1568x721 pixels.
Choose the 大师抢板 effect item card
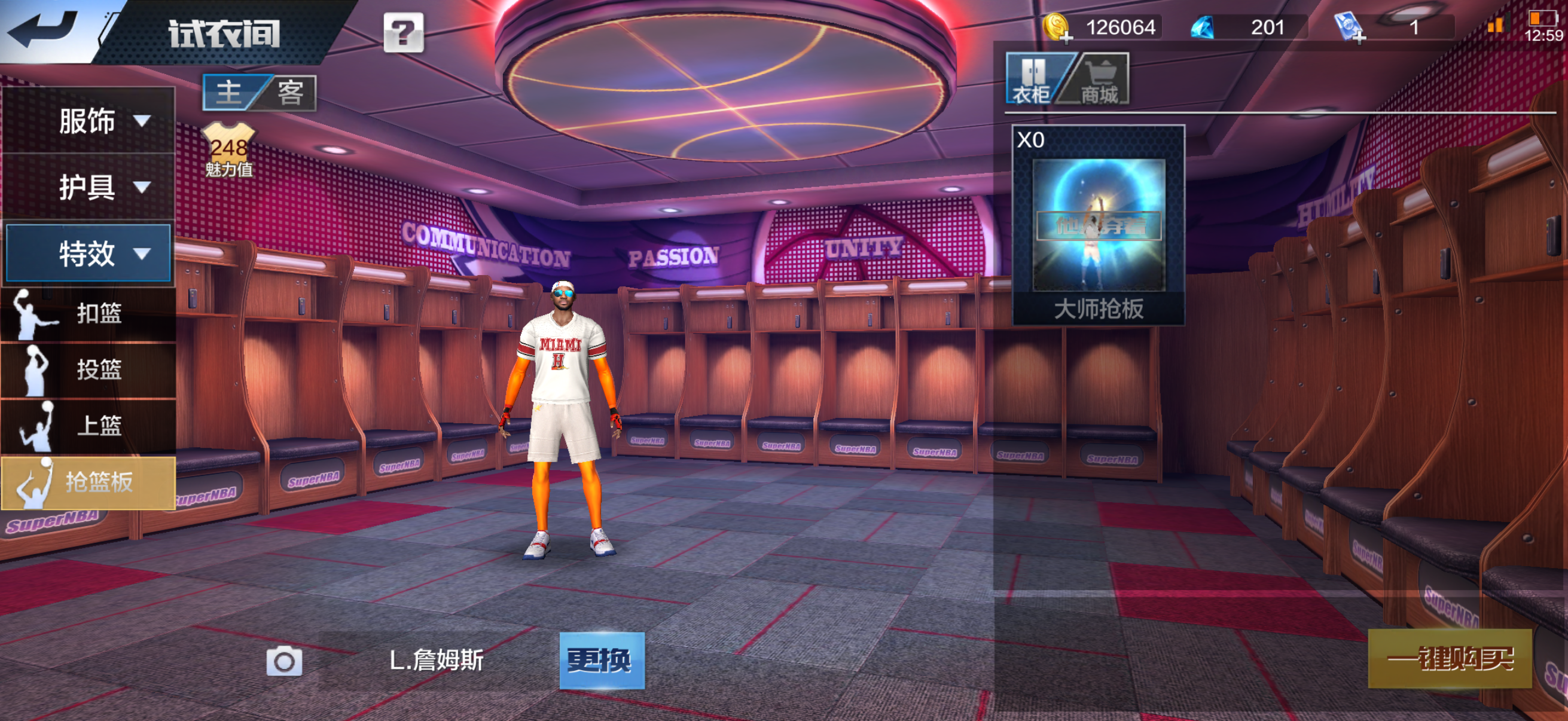[x=1098, y=225]
